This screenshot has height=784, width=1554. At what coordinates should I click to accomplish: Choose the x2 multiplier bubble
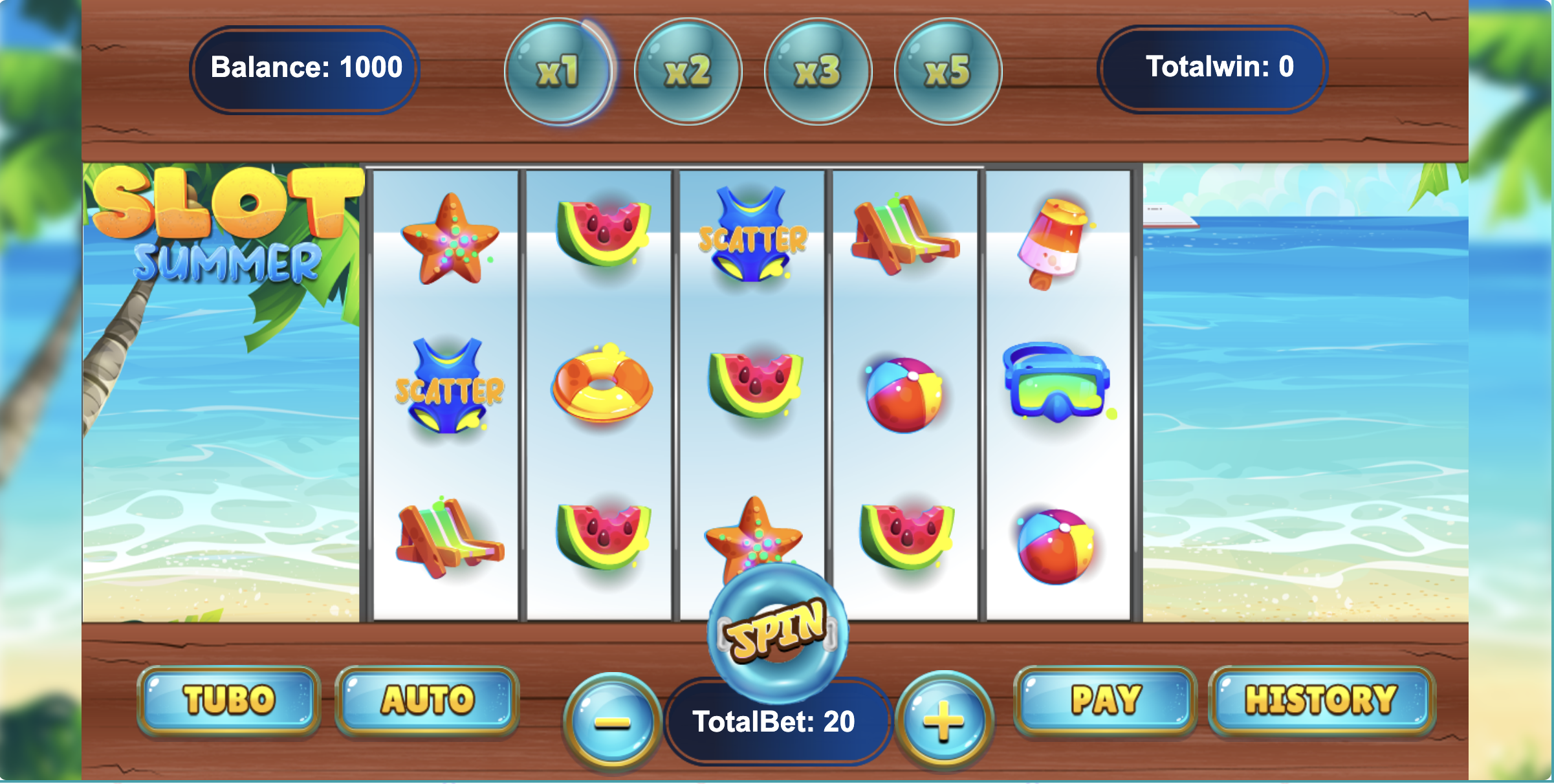pos(688,71)
